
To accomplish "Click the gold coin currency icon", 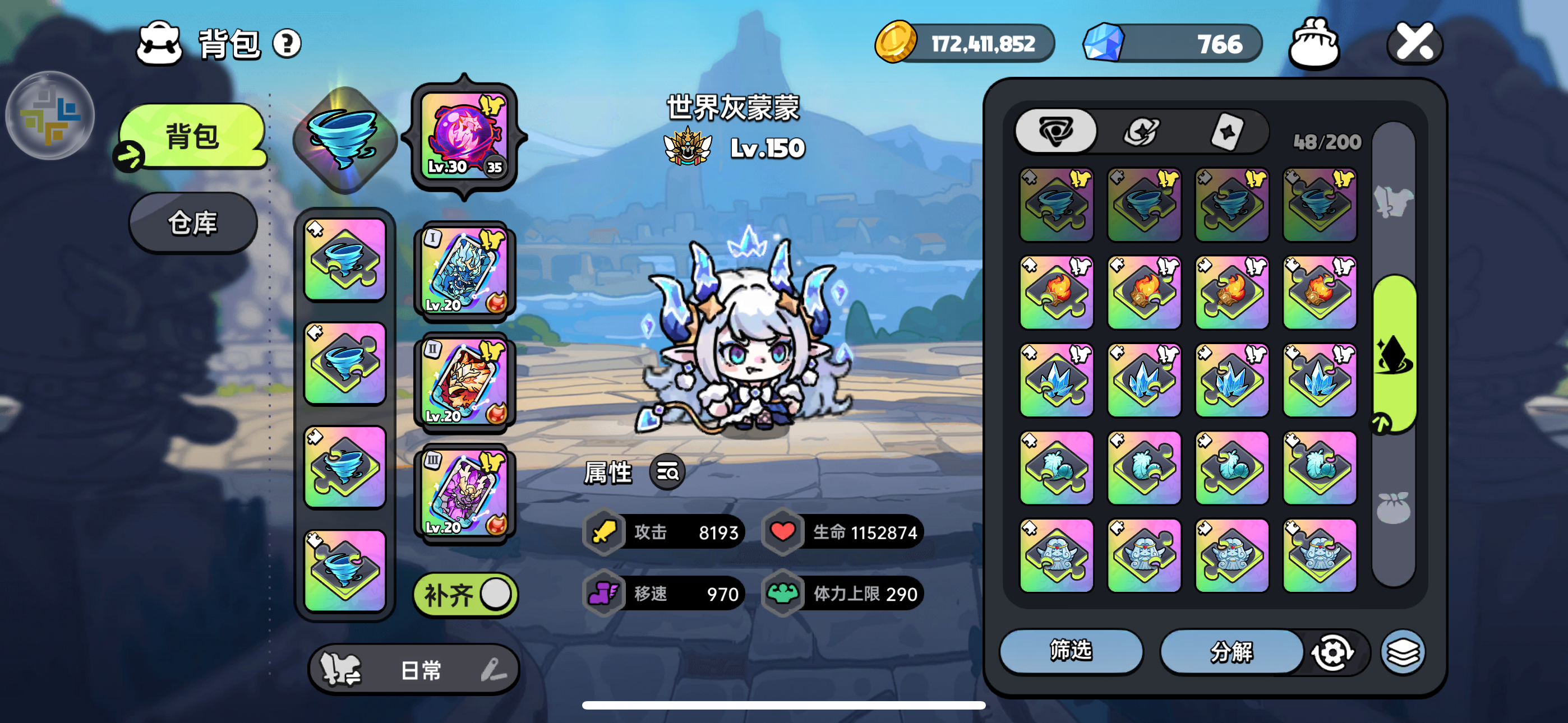I will click(x=896, y=43).
